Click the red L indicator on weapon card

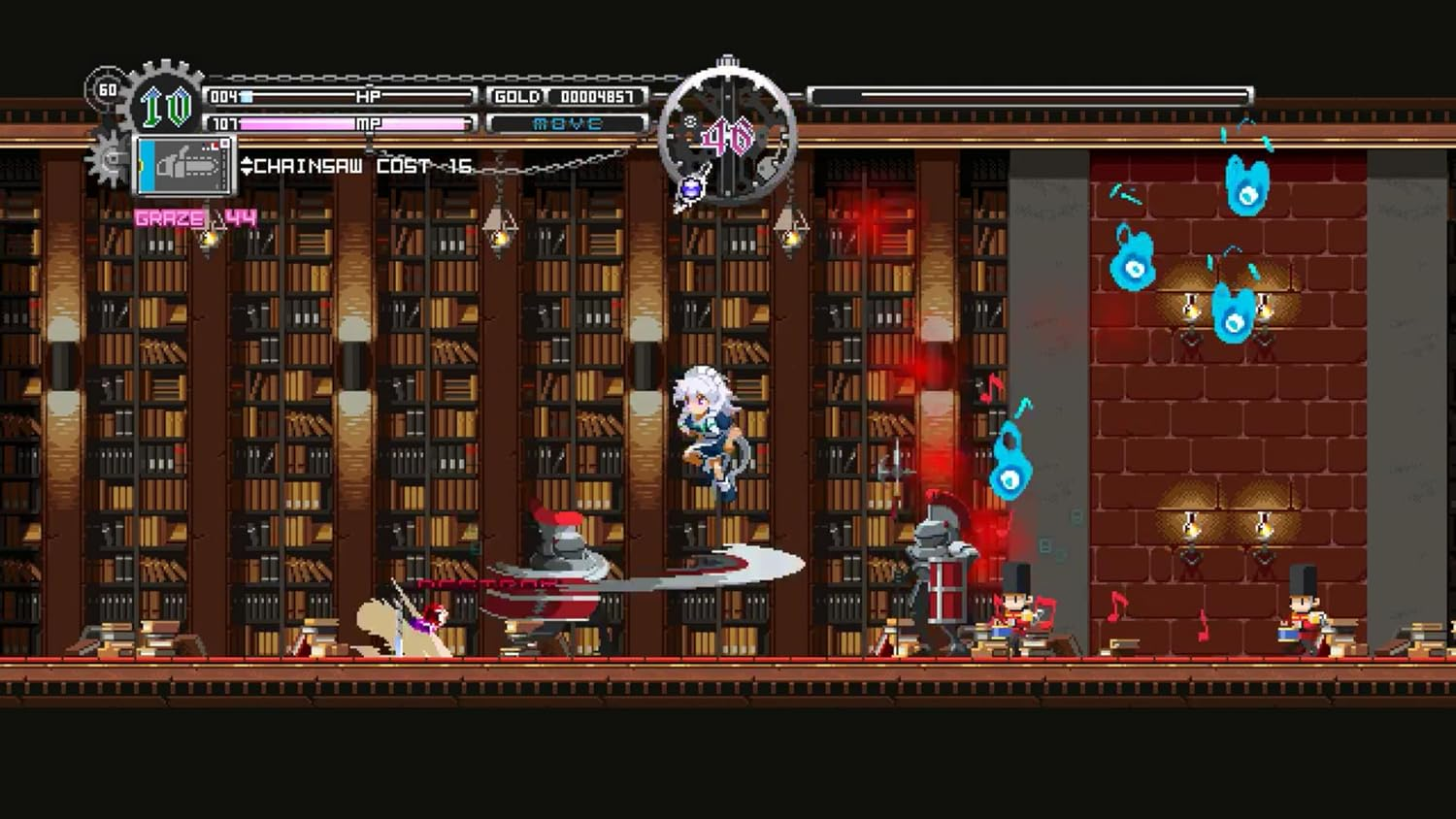coord(212,144)
